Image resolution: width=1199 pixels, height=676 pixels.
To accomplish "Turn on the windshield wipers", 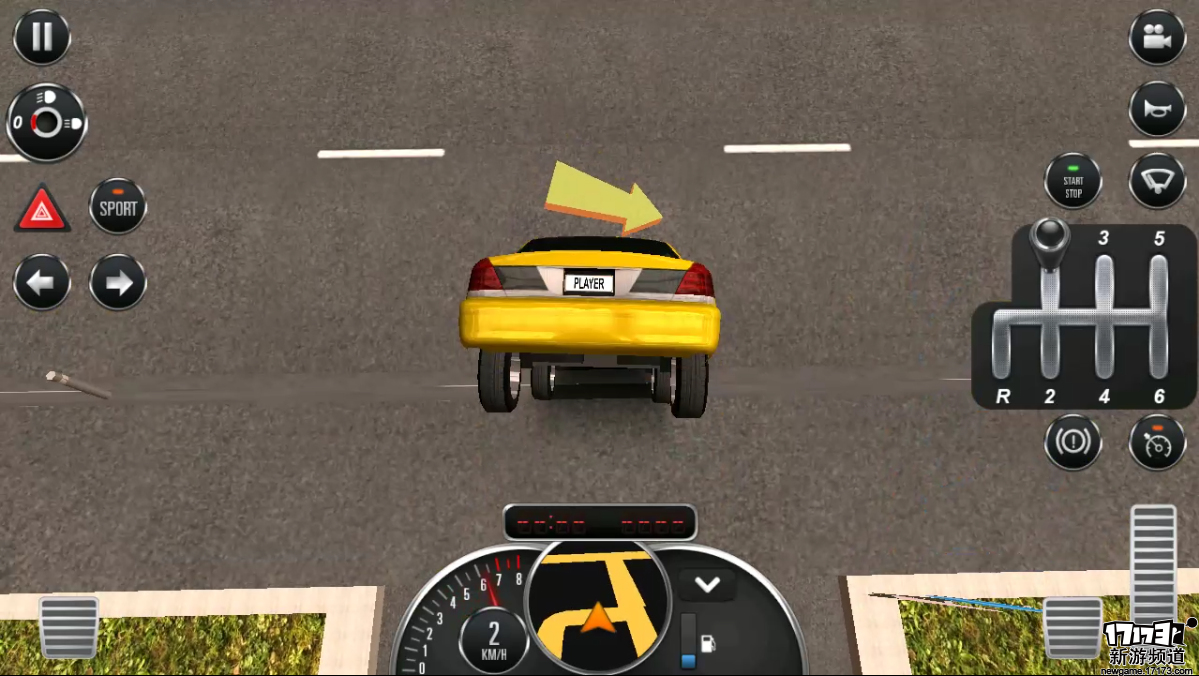I will pos(1157,181).
